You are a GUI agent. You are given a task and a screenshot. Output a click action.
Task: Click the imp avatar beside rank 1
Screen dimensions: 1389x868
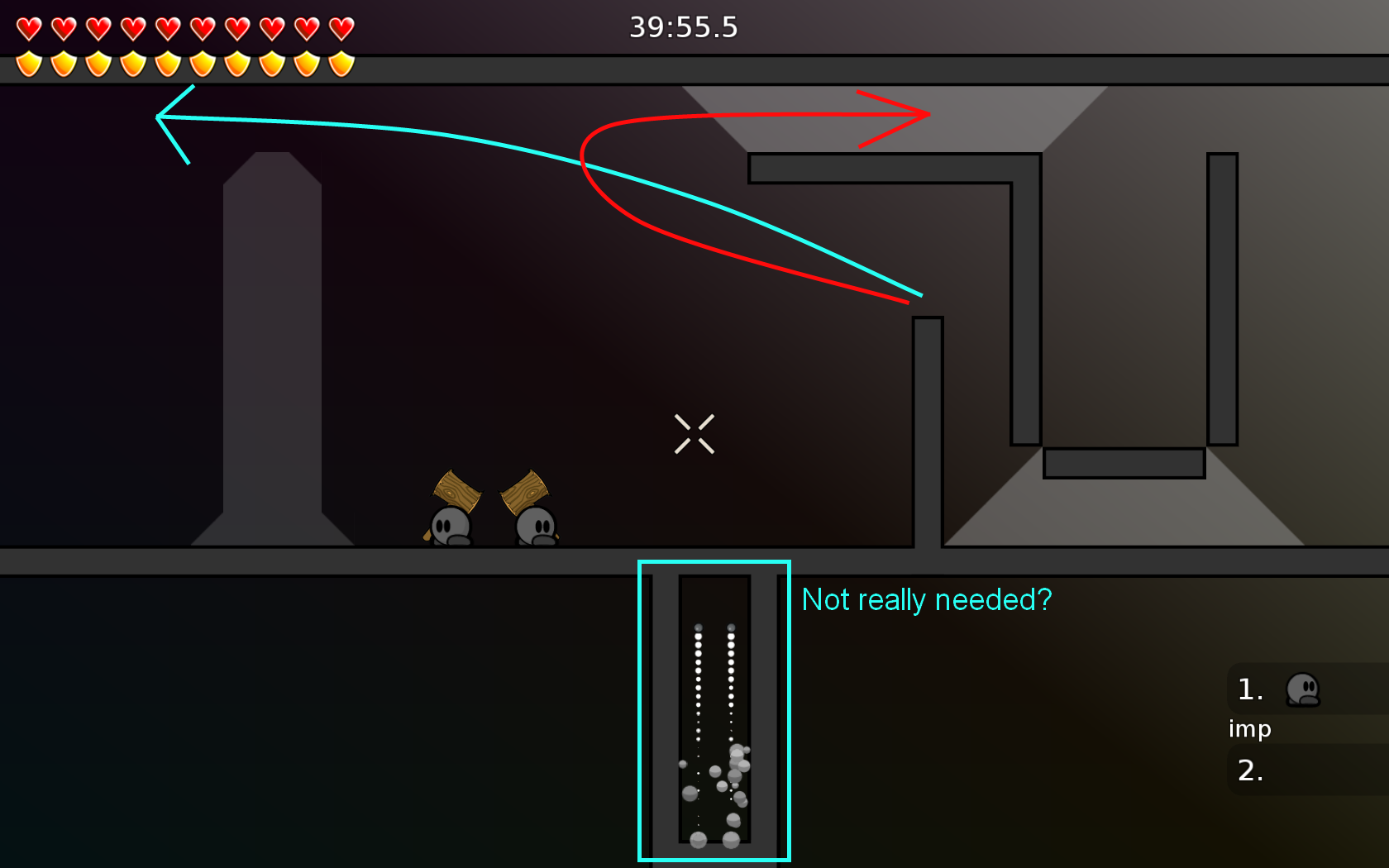1305,690
